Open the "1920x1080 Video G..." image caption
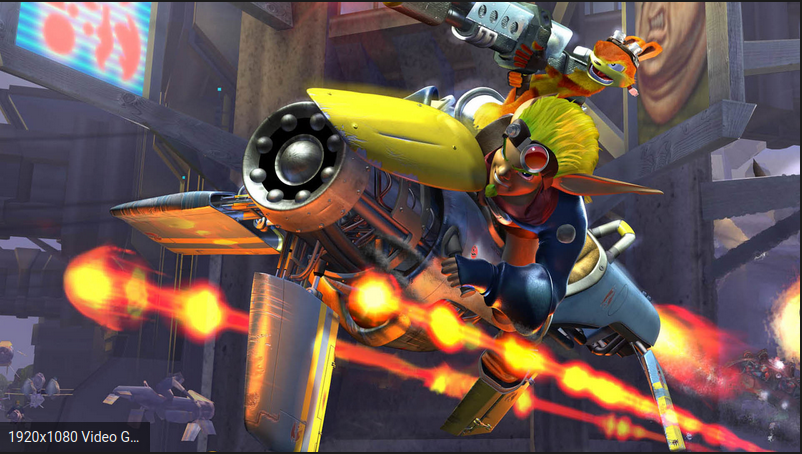Screen dimensions: 802x454 (x=74, y=438)
